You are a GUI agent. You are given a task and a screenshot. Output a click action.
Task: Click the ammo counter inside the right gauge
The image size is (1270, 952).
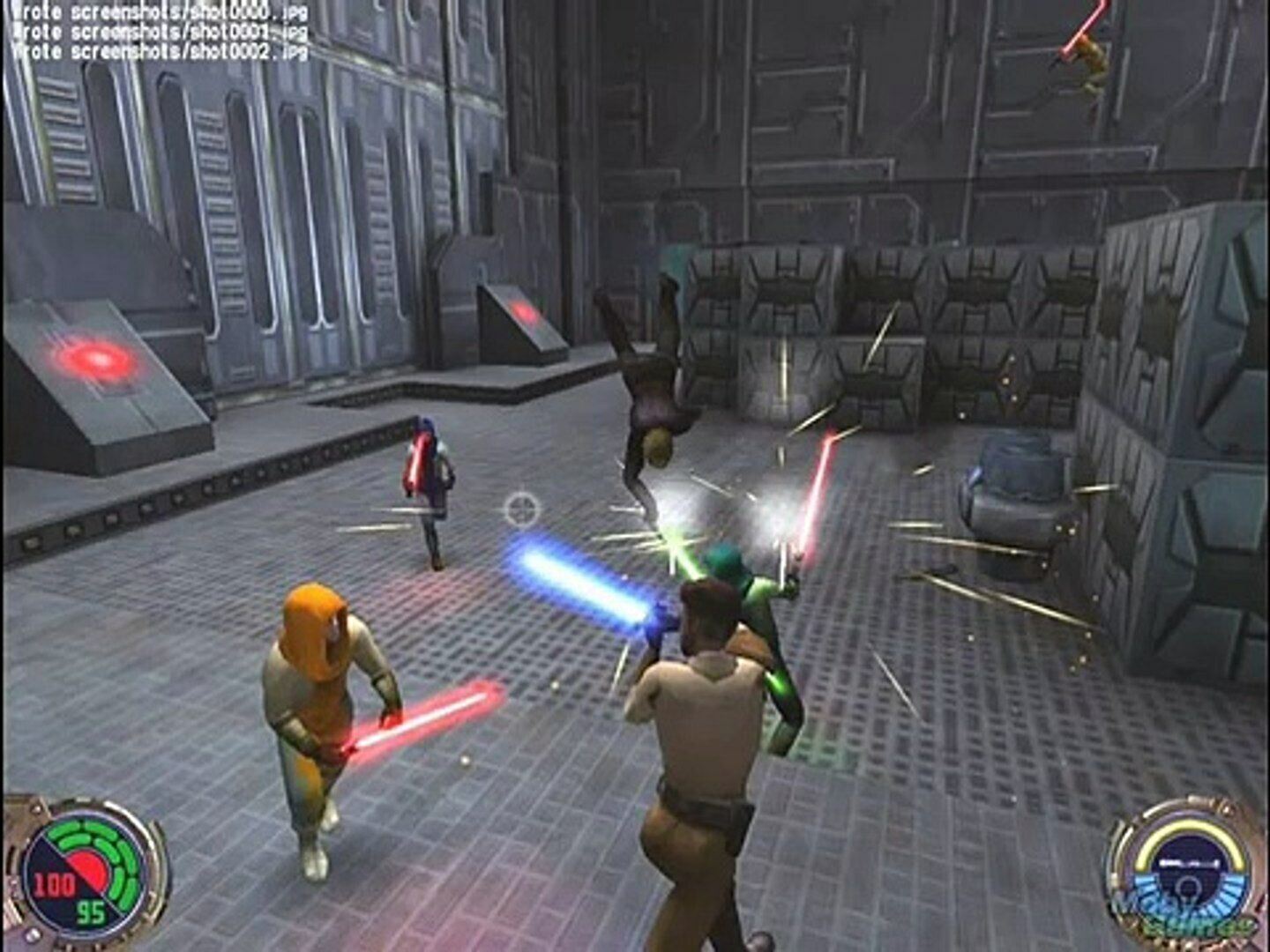[1189, 861]
